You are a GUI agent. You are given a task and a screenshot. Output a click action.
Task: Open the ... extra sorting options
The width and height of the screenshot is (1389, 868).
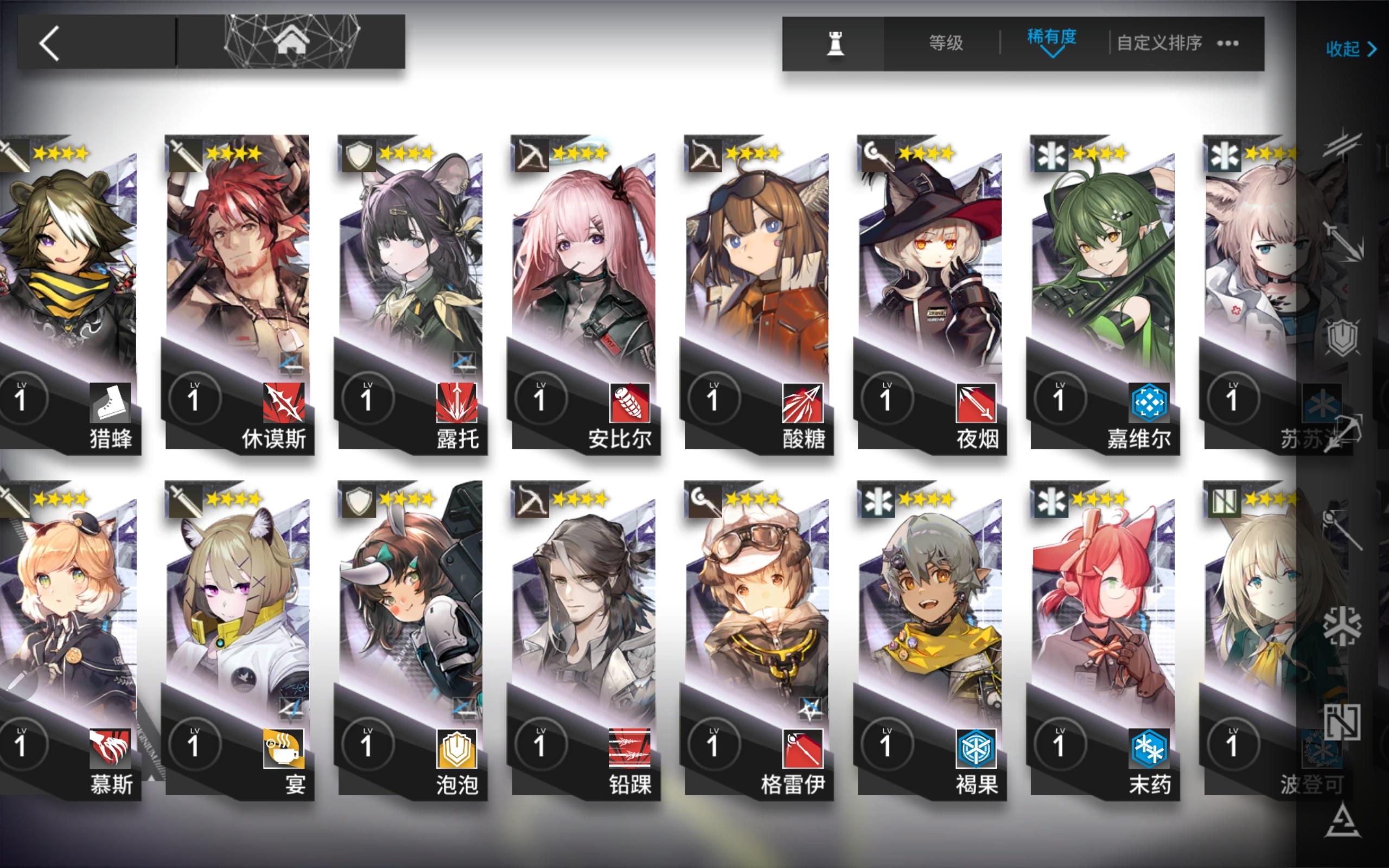pyautogui.click(x=1228, y=44)
